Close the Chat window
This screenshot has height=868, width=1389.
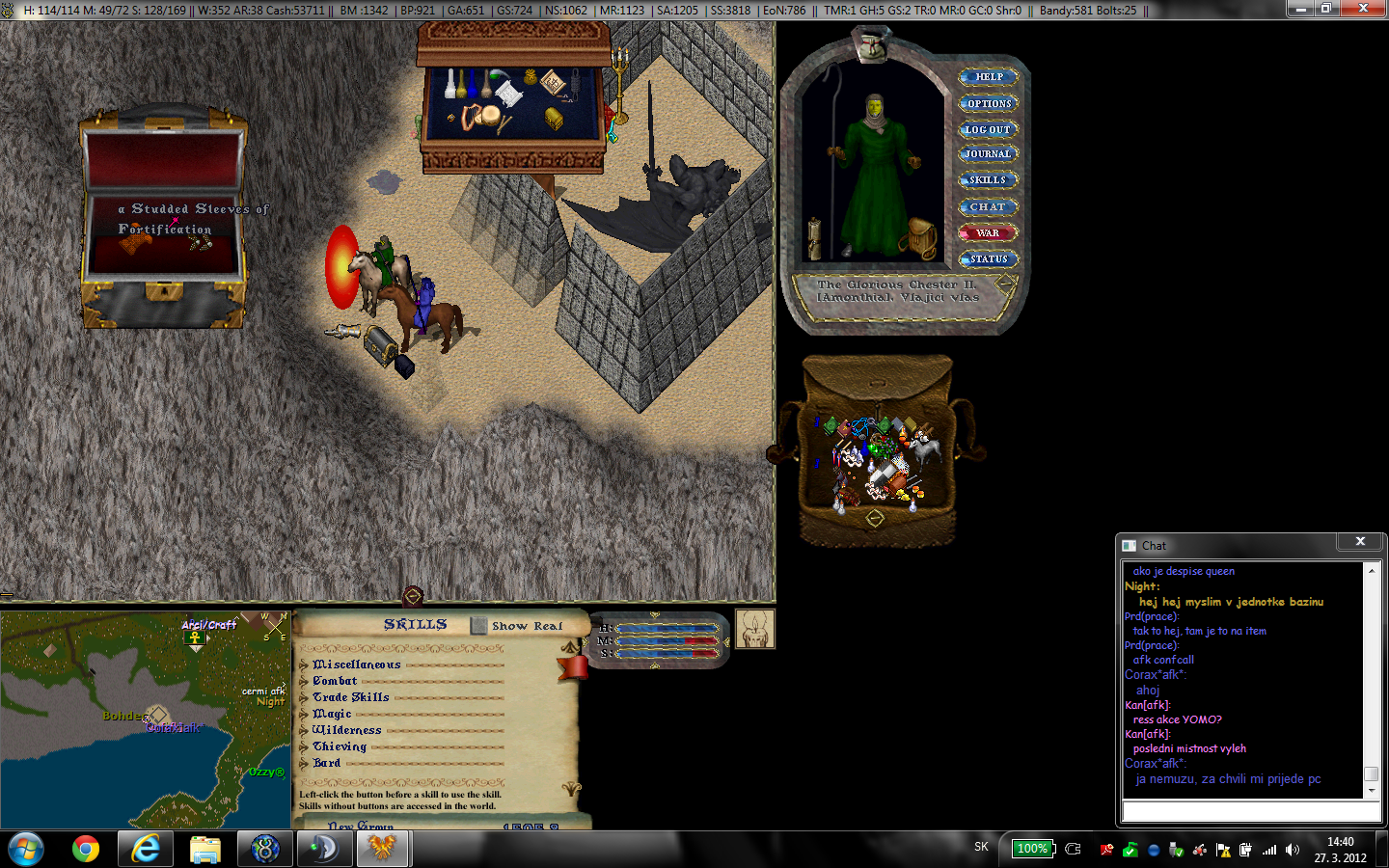click(x=1360, y=542)
